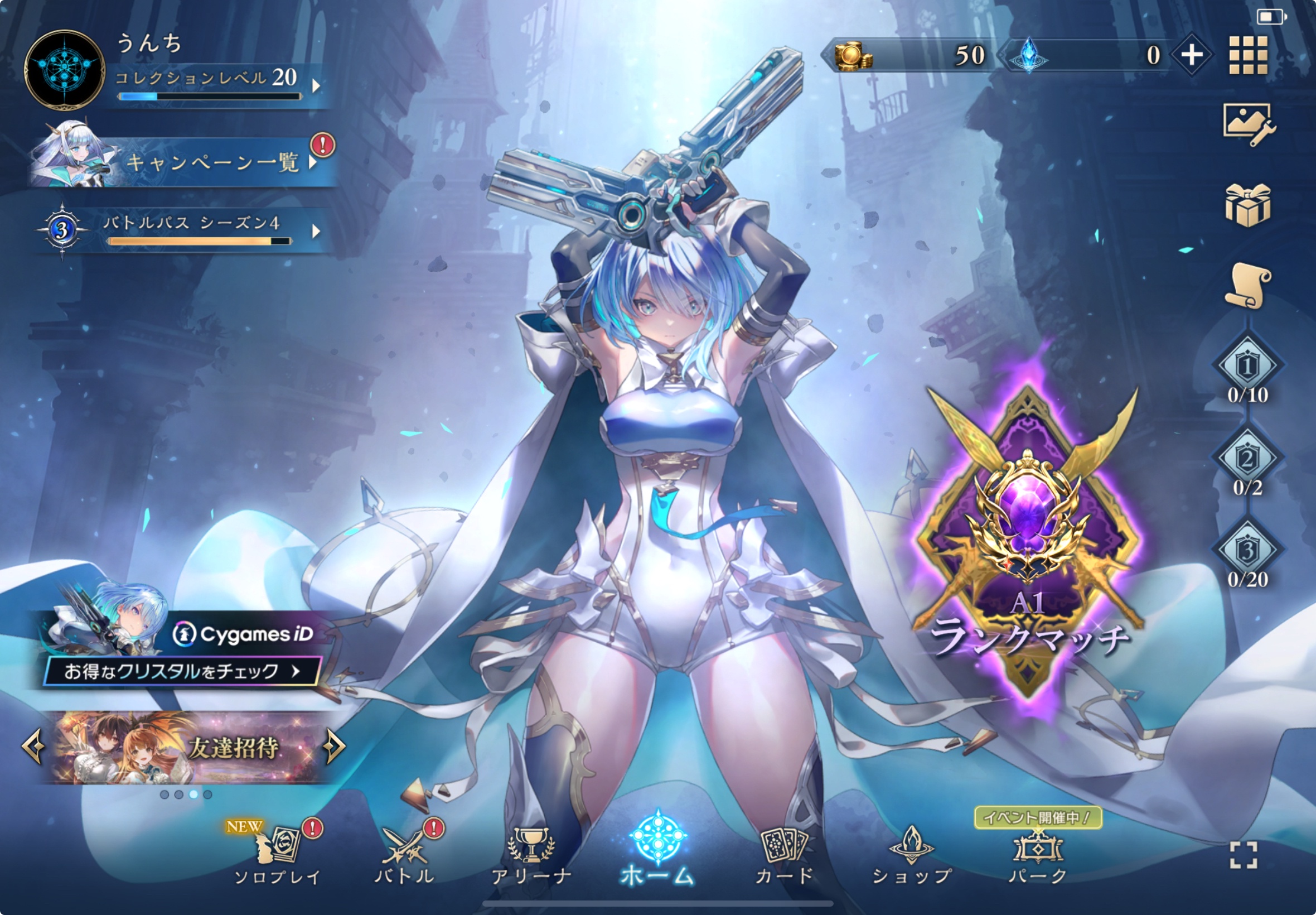Tap the player profile emblem
1316x915 pixels.
click(64, 70)
